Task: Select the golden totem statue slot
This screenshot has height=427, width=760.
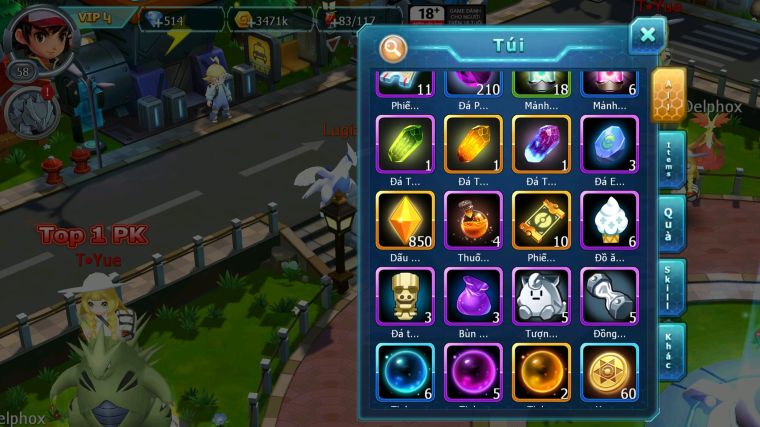Action: (405, 296)
